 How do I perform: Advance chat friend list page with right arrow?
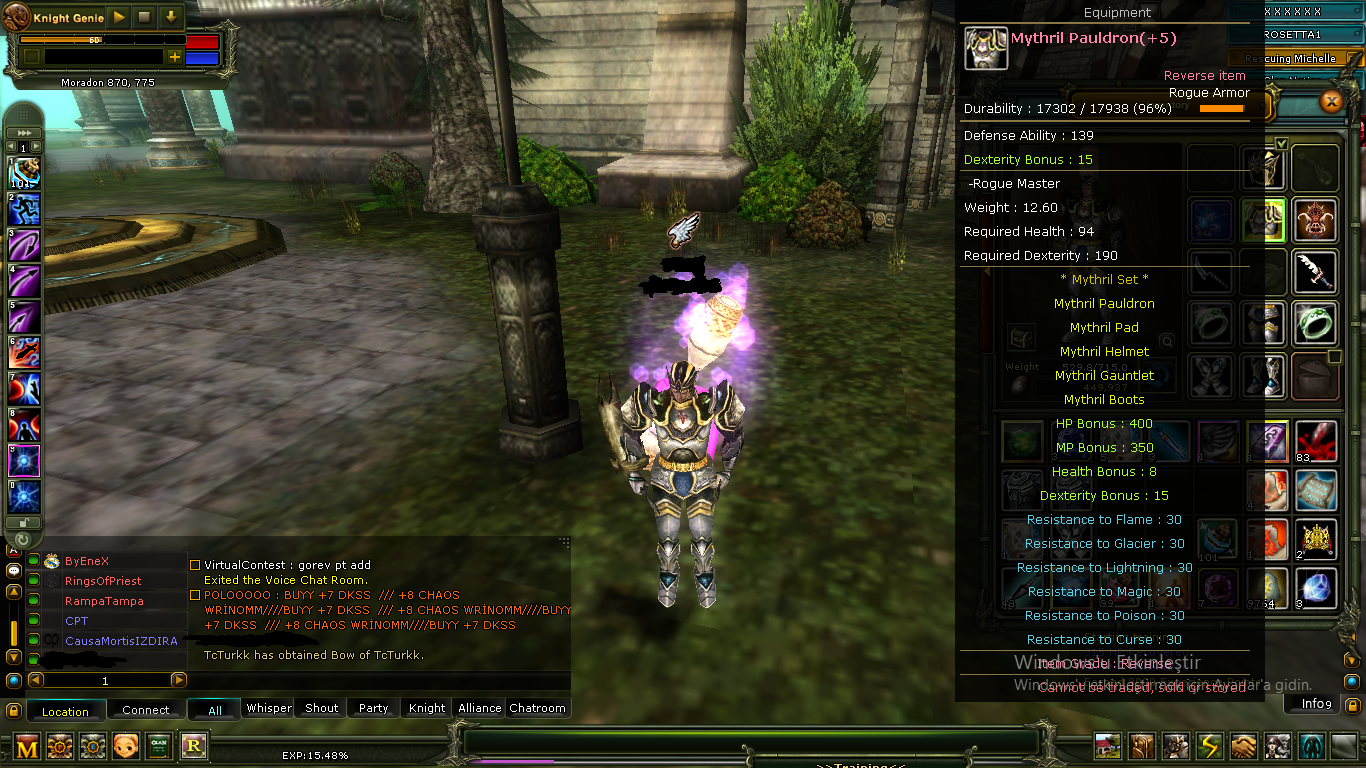pyautogui.click(x=178, y=679)
